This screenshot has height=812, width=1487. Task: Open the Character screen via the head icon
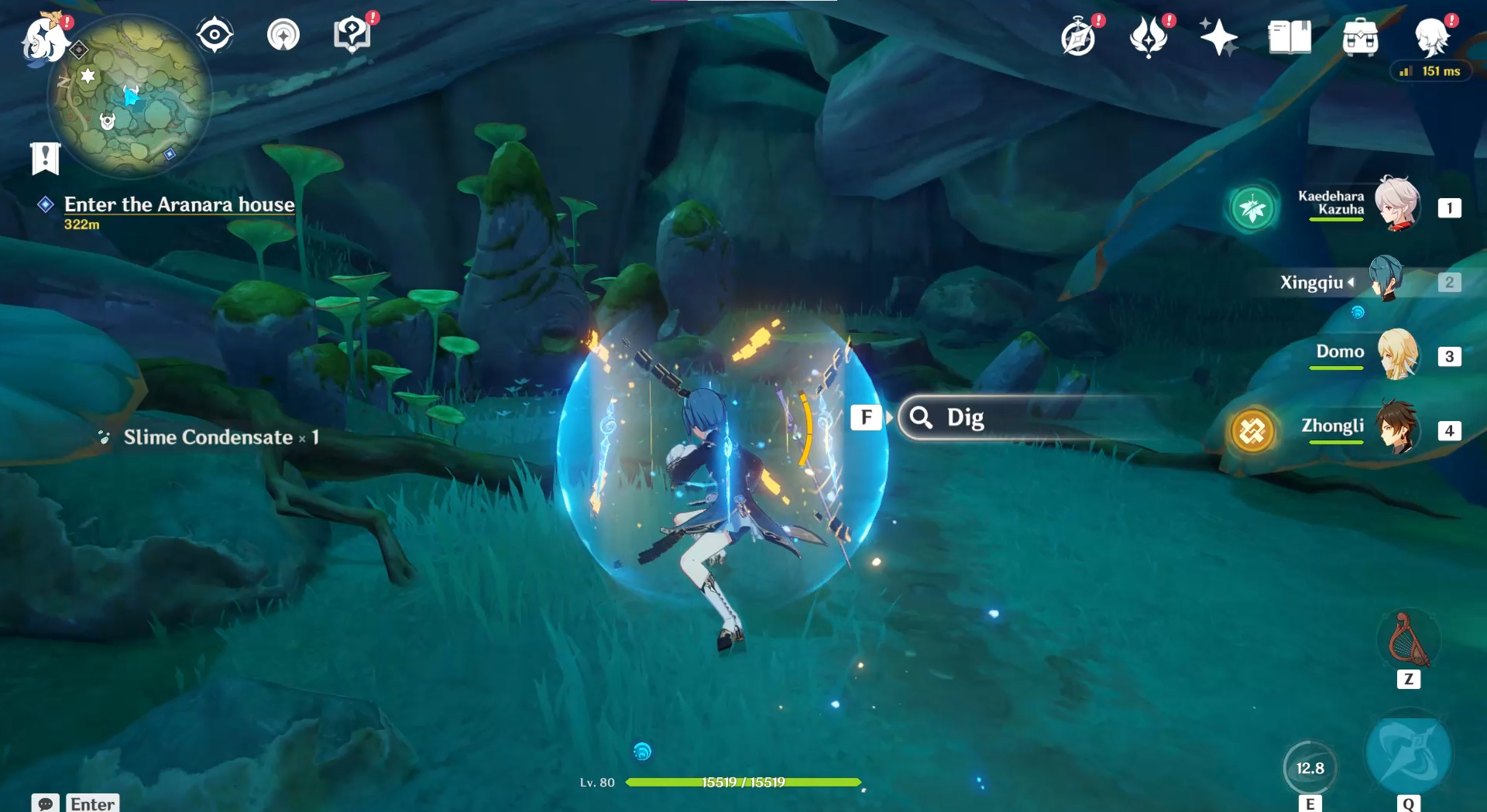1432,36
